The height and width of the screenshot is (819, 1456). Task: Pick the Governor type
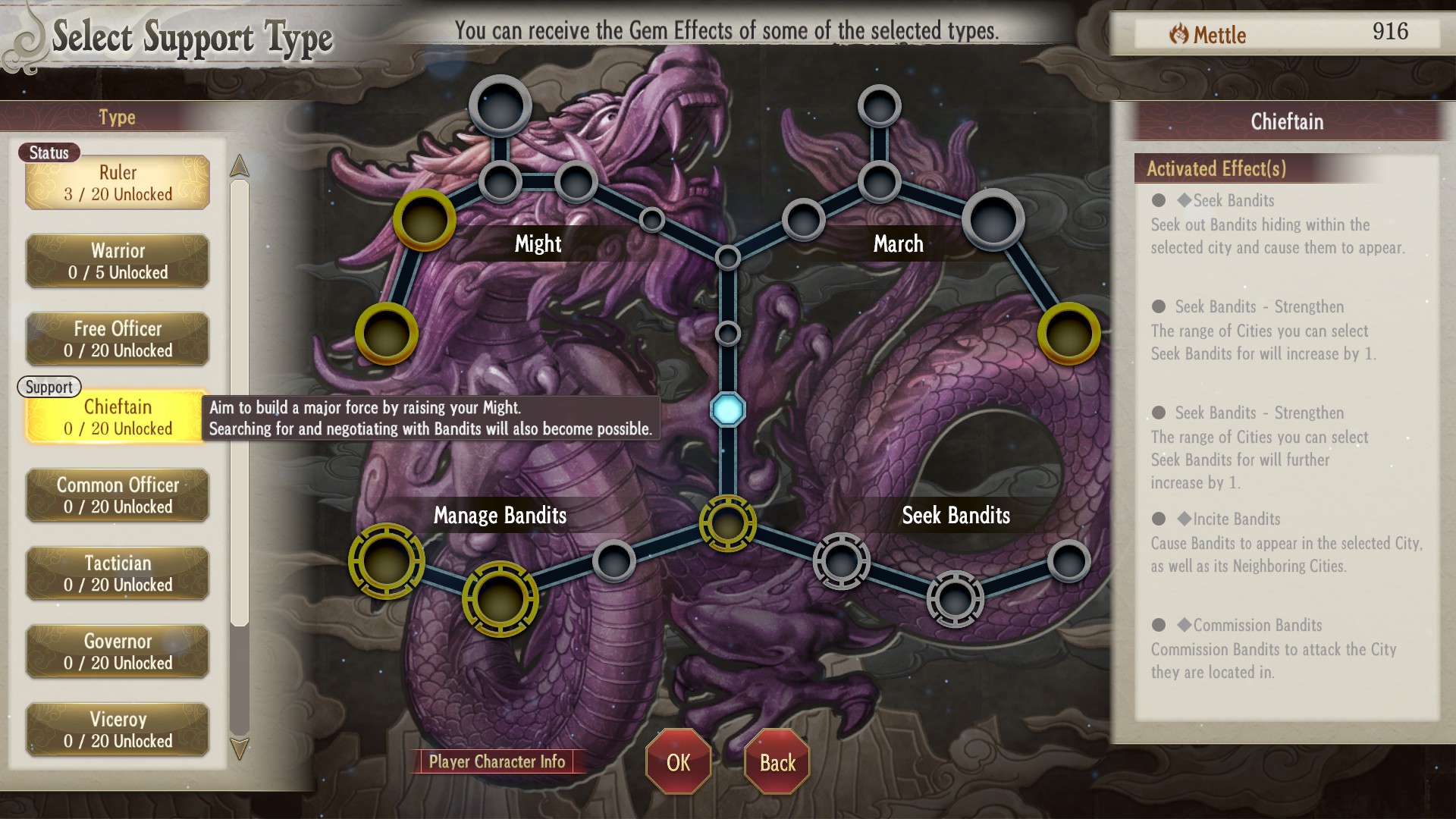118,651
